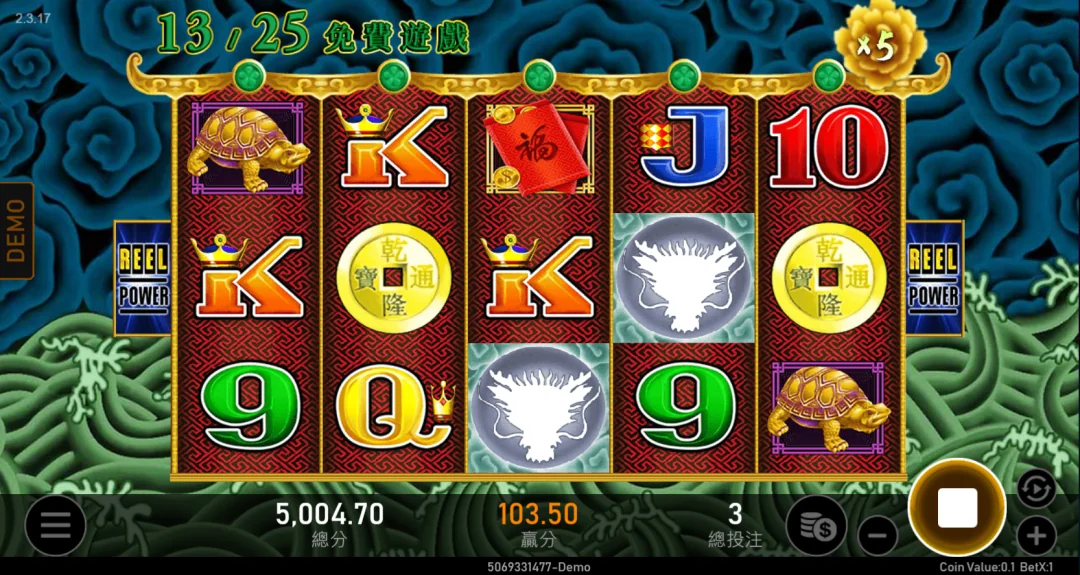
Task: Open the hamburger menu
Action: point(55,525)
